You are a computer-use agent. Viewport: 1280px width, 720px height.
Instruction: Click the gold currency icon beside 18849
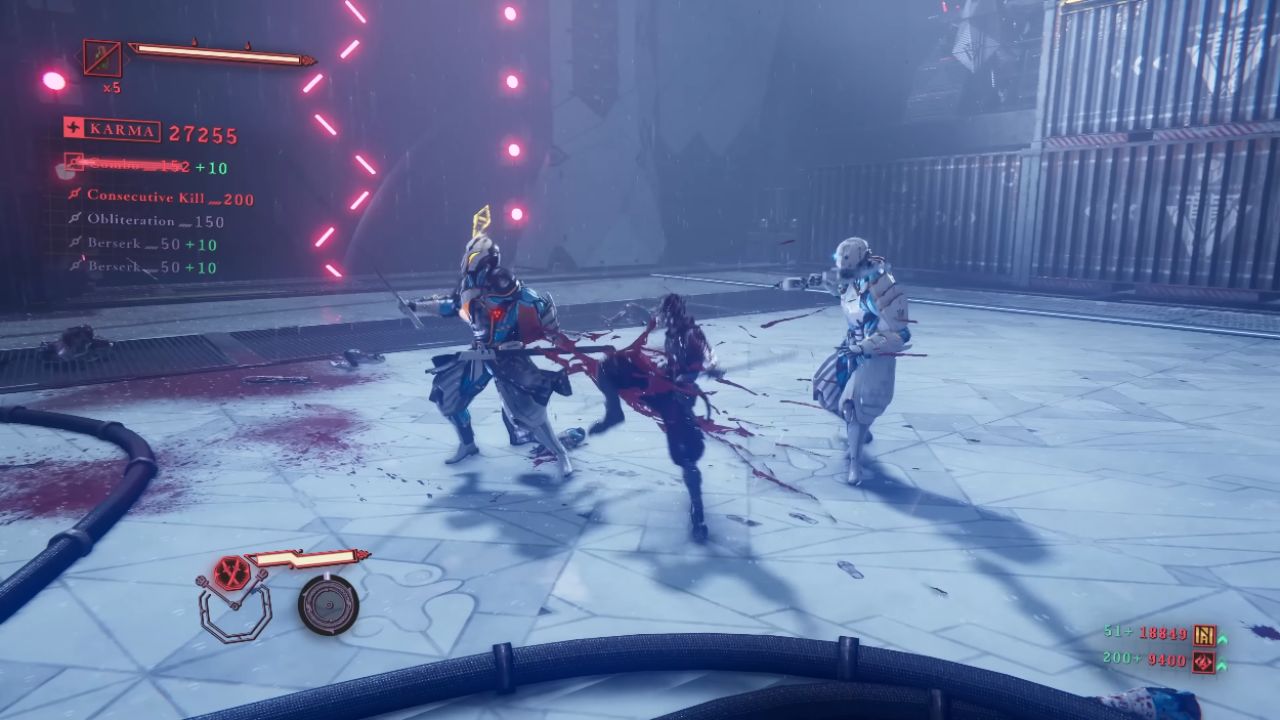[1204, 634]
